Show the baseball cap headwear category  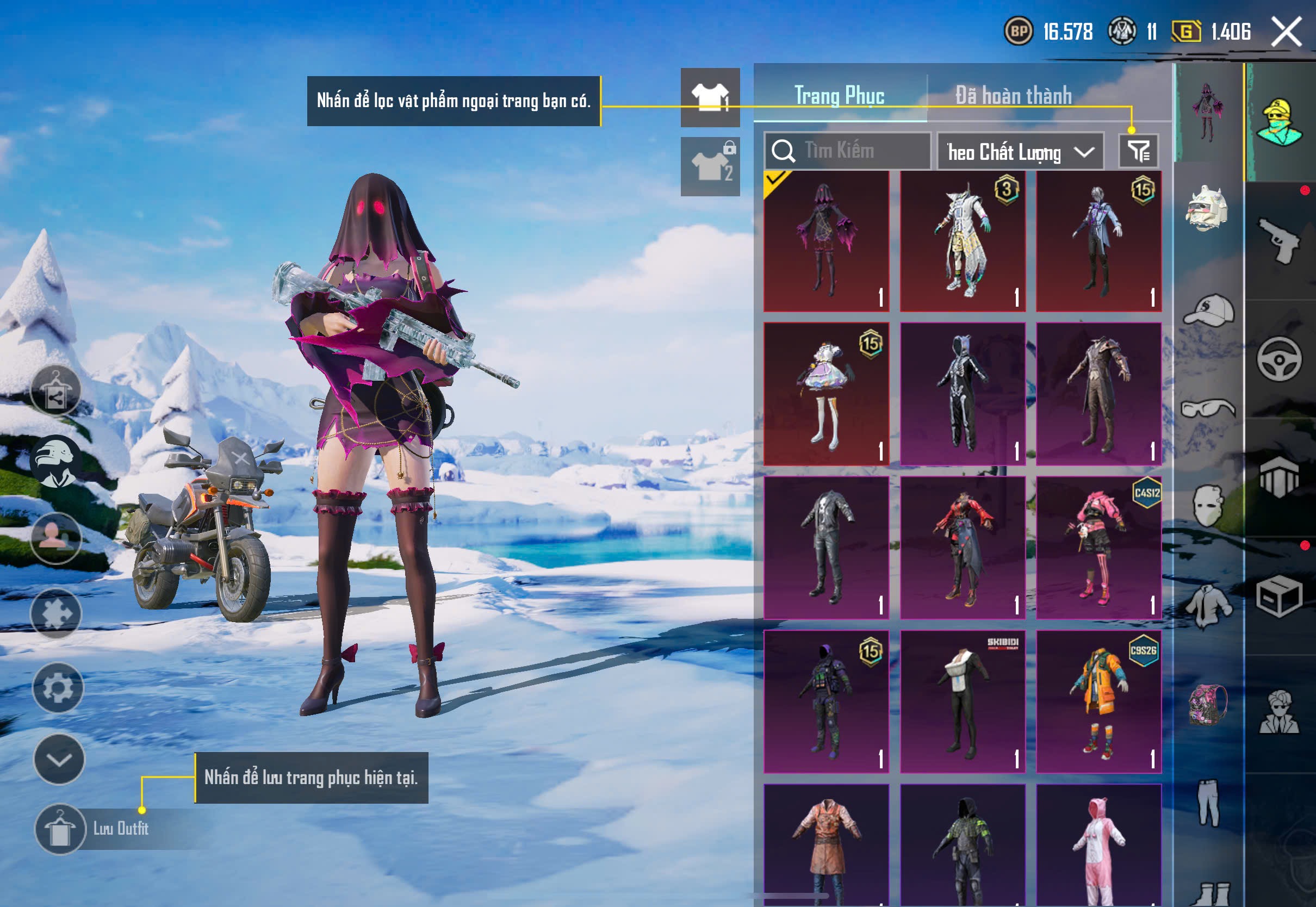tap(1209, 310)
